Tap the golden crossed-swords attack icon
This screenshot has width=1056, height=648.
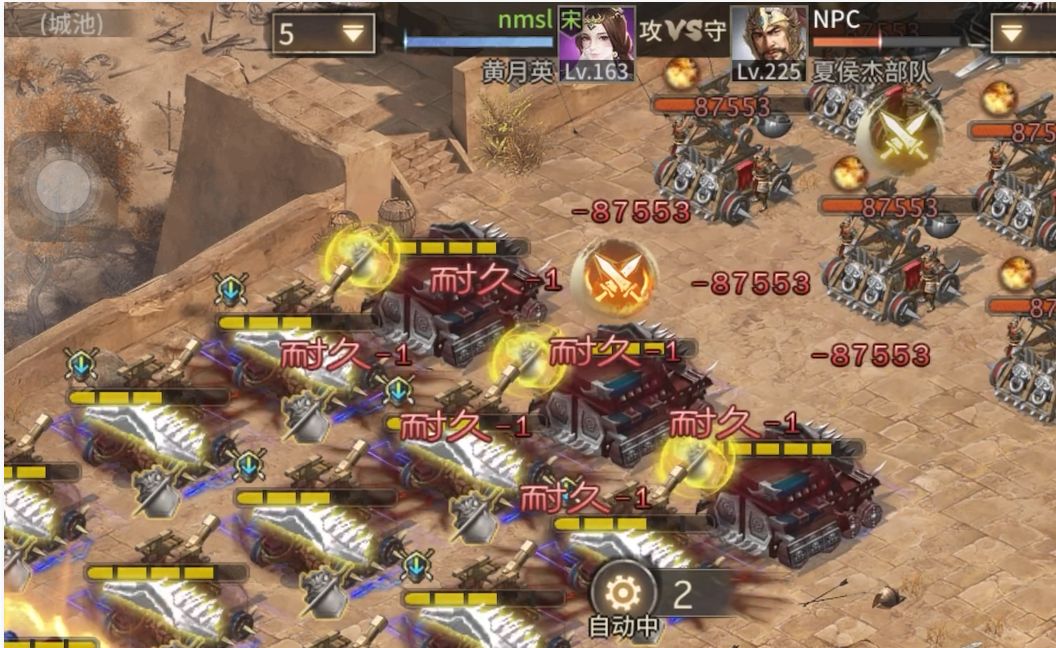click(899, 131)
